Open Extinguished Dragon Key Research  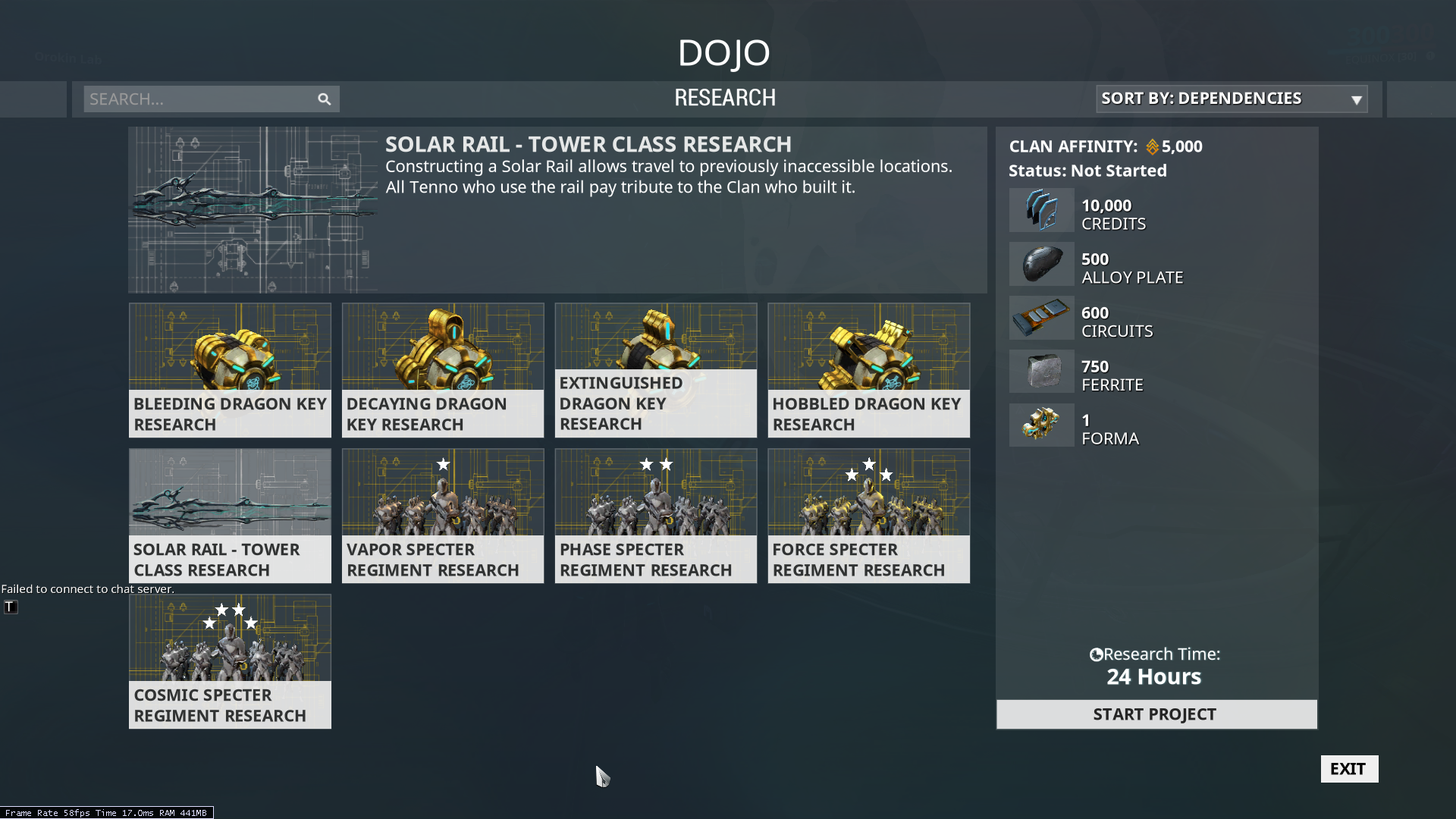(656, 370)
